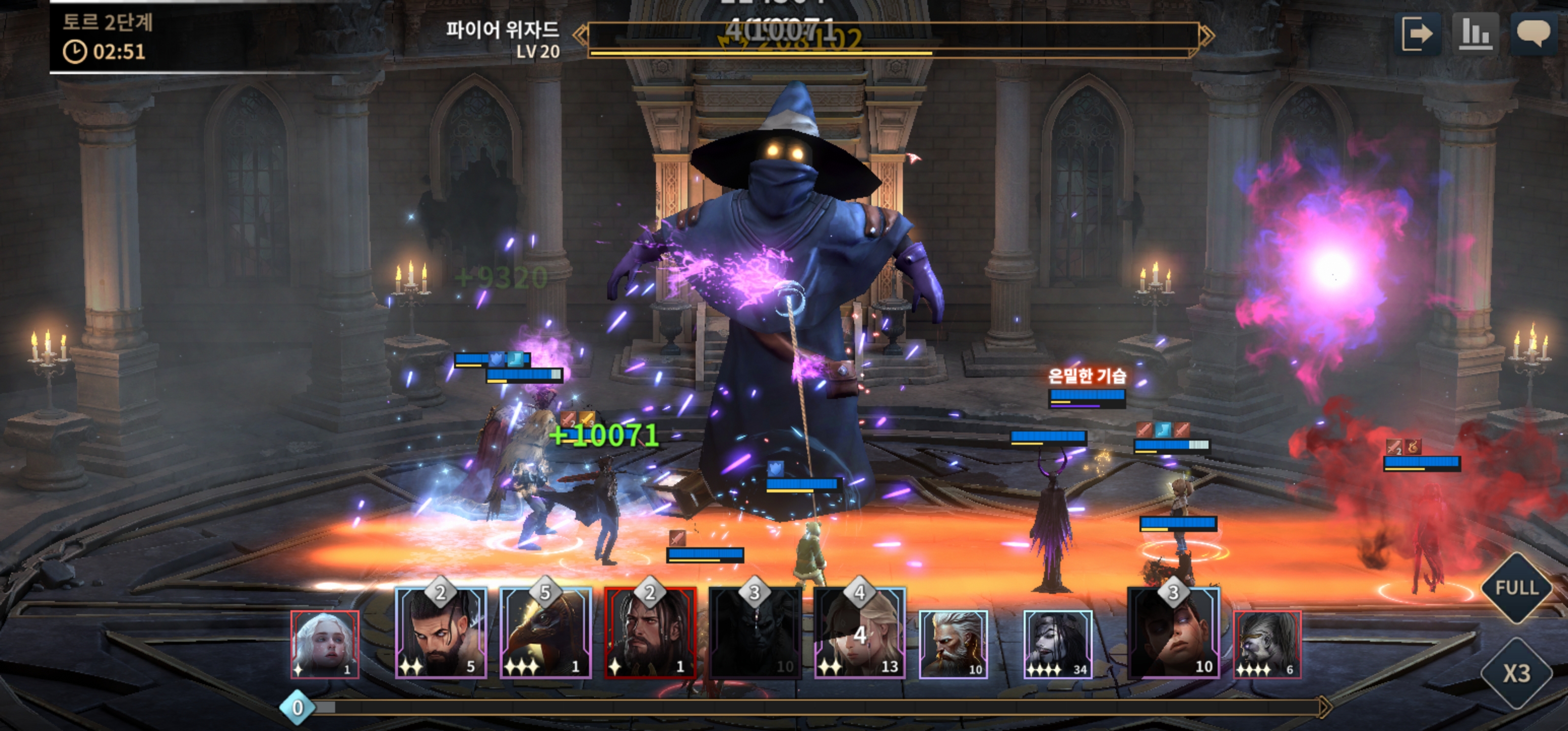Select the white-haired girl hero card

point(325,644)
